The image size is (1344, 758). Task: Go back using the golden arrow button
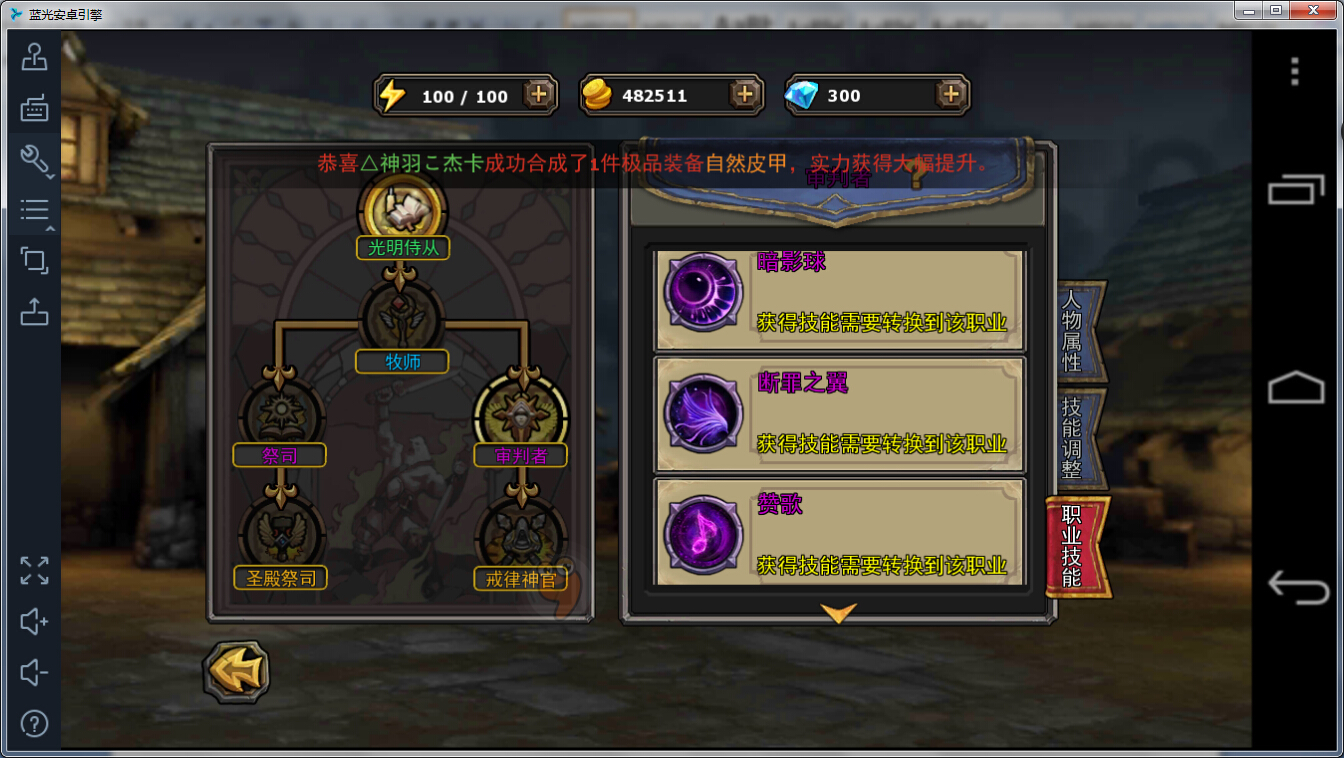236,672
